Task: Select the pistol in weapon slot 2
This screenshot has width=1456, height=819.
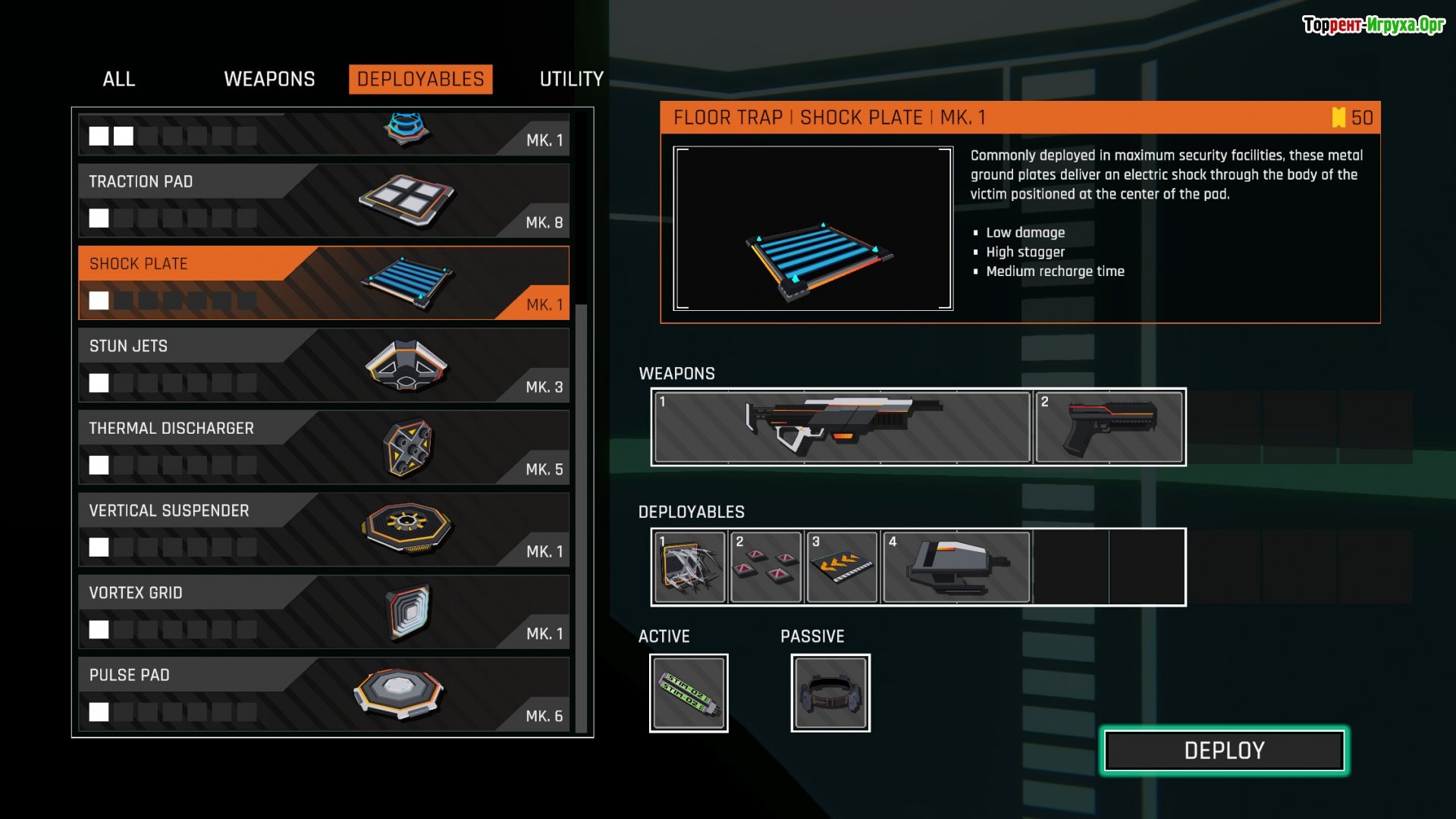Action: pos(1109,427)
